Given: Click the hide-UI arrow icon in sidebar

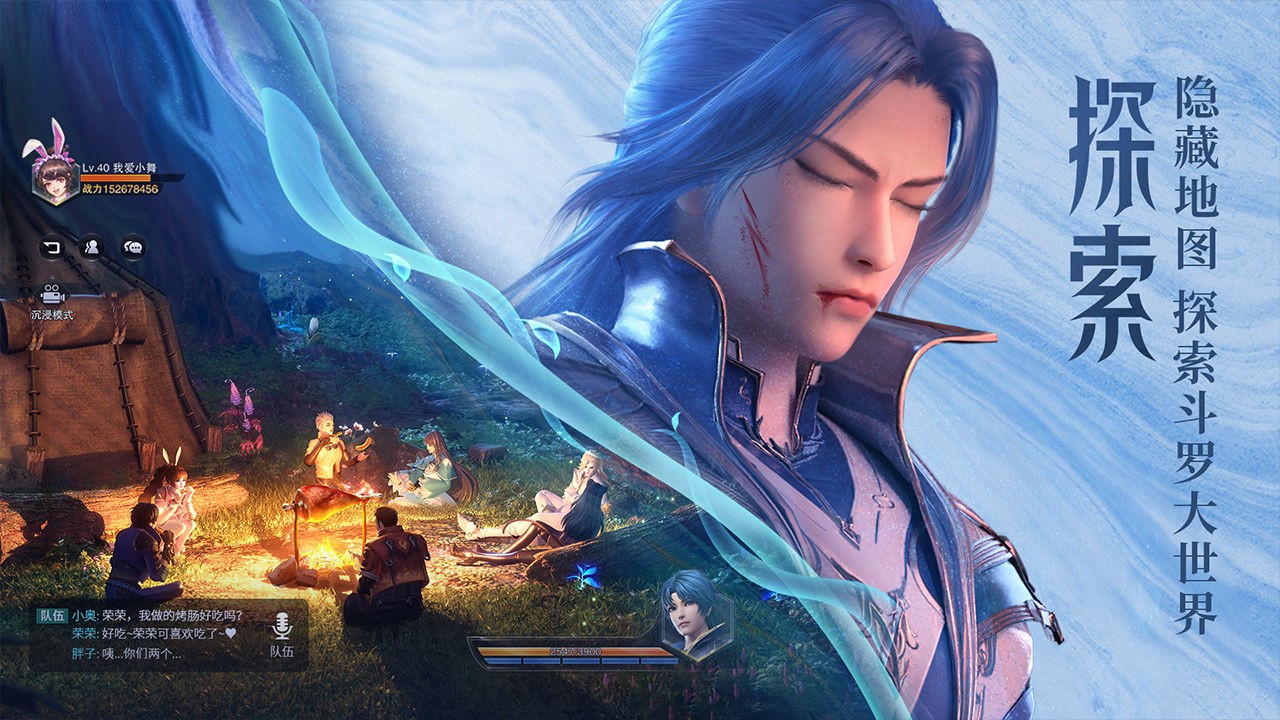Looking at the screenshot, I should [x=52, y=248].
